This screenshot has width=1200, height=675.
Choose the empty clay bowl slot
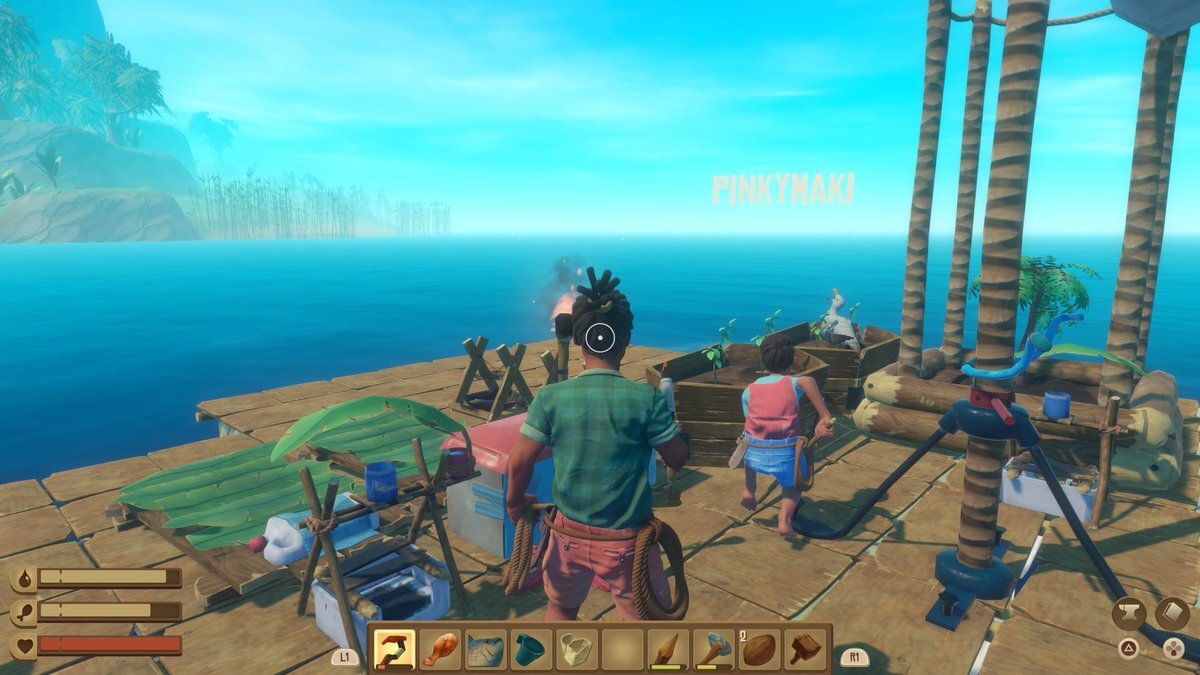(577, 650)
